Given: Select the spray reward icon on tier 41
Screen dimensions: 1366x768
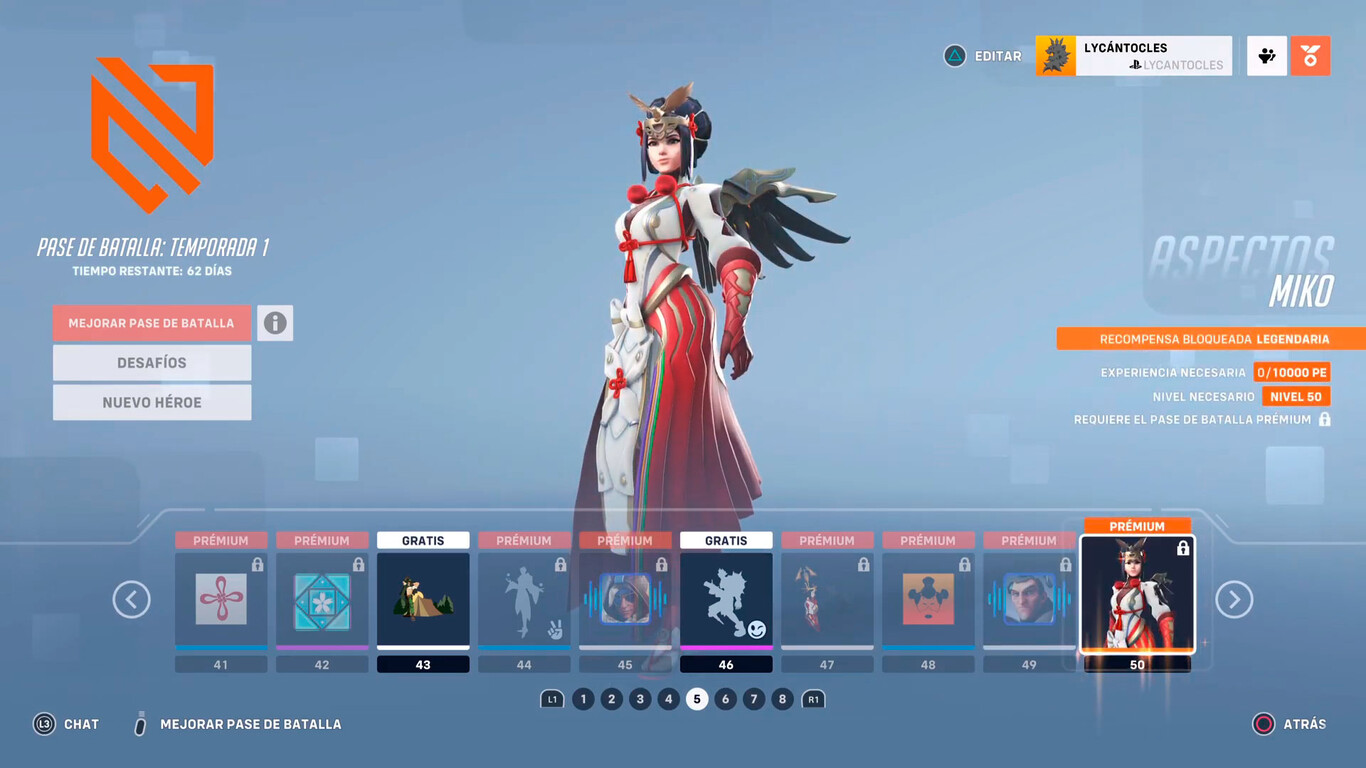Looking at the screenshot, I should pyautogui.click(x=220, y=598).
